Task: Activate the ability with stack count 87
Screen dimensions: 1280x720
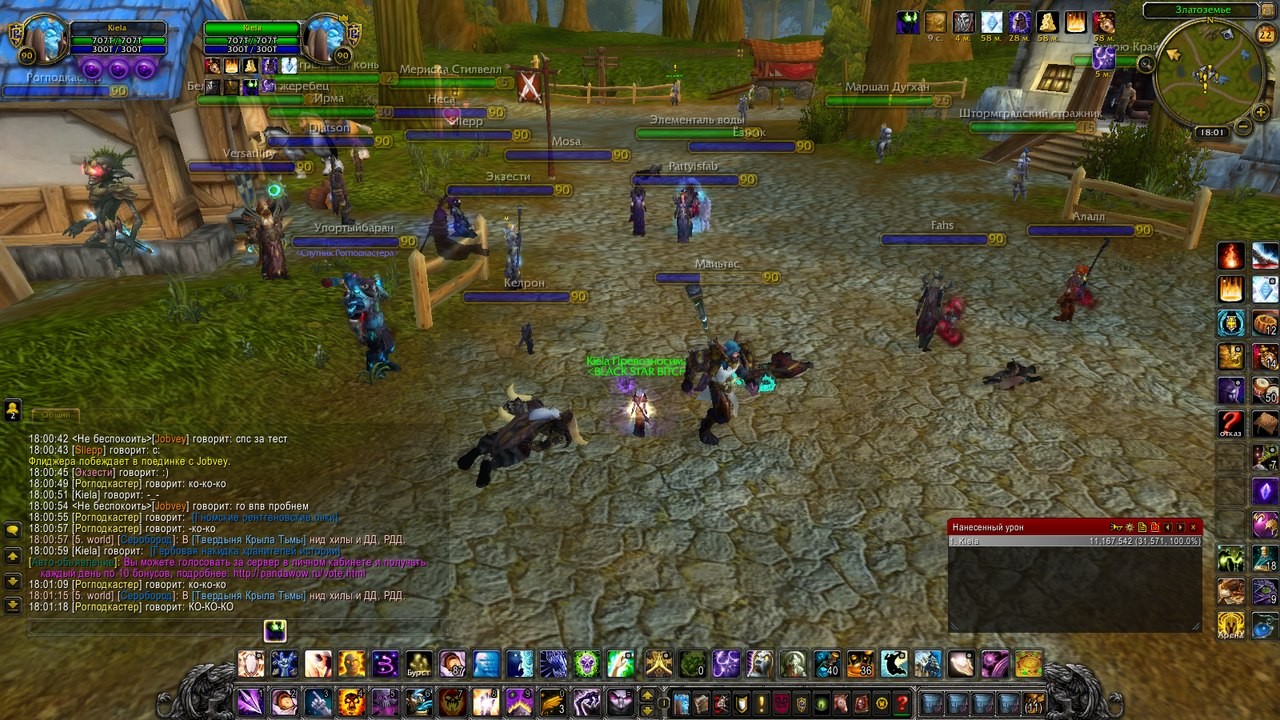Action: click(453, 664)
